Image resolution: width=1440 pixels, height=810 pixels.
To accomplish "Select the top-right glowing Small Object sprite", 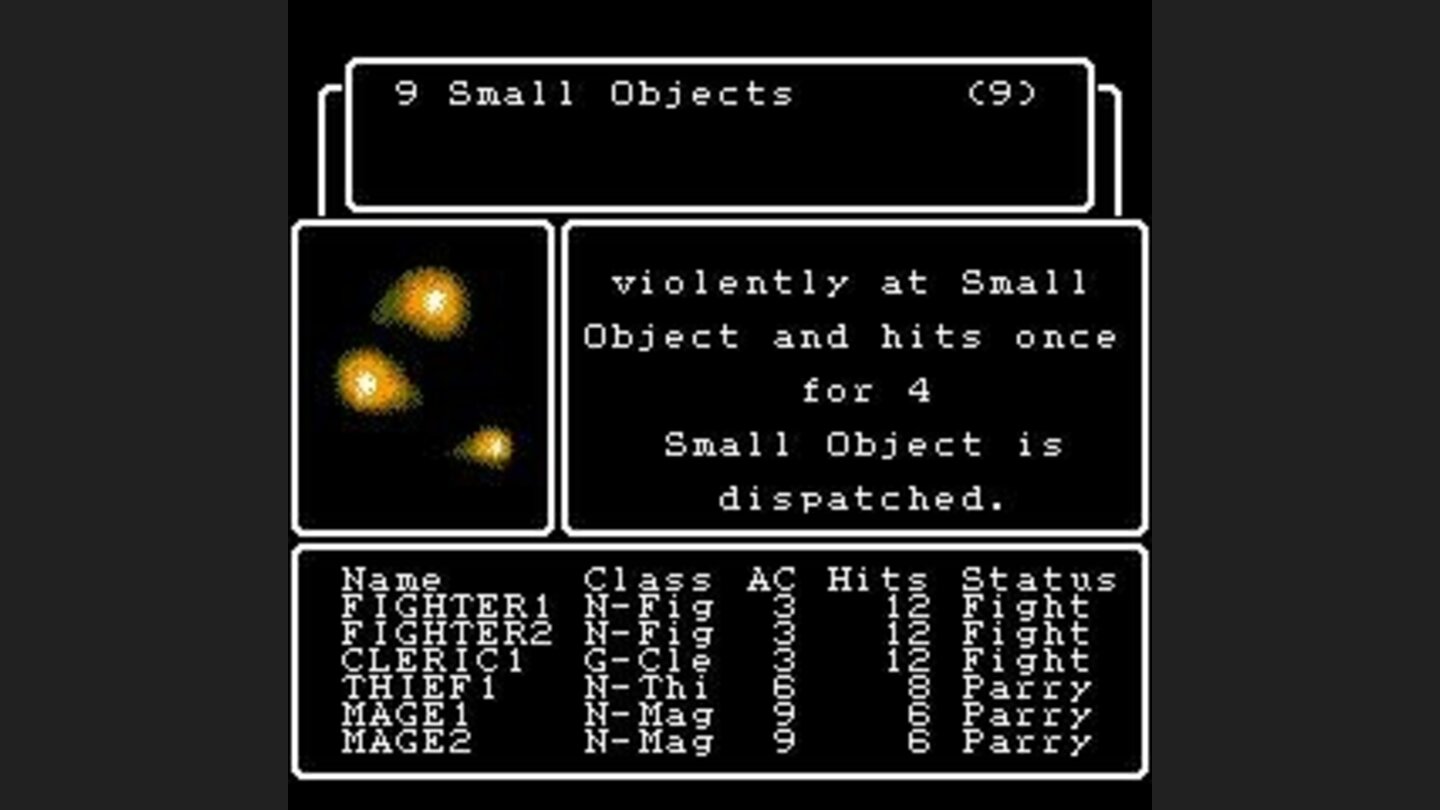I will (430, 302).
